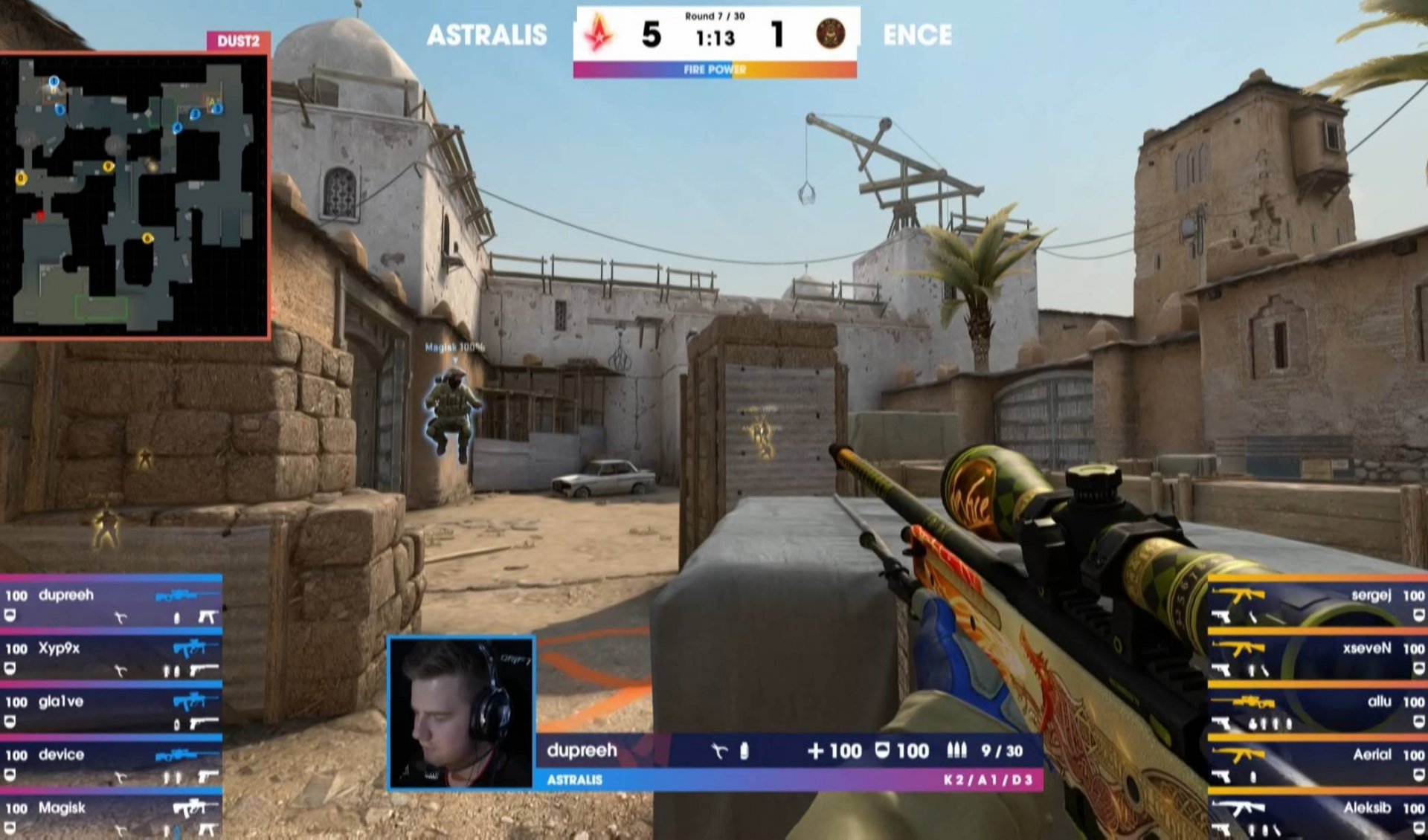1428x840 pixels.
Task: Pick Magisk's player row
Action: [x=112, y=816]
